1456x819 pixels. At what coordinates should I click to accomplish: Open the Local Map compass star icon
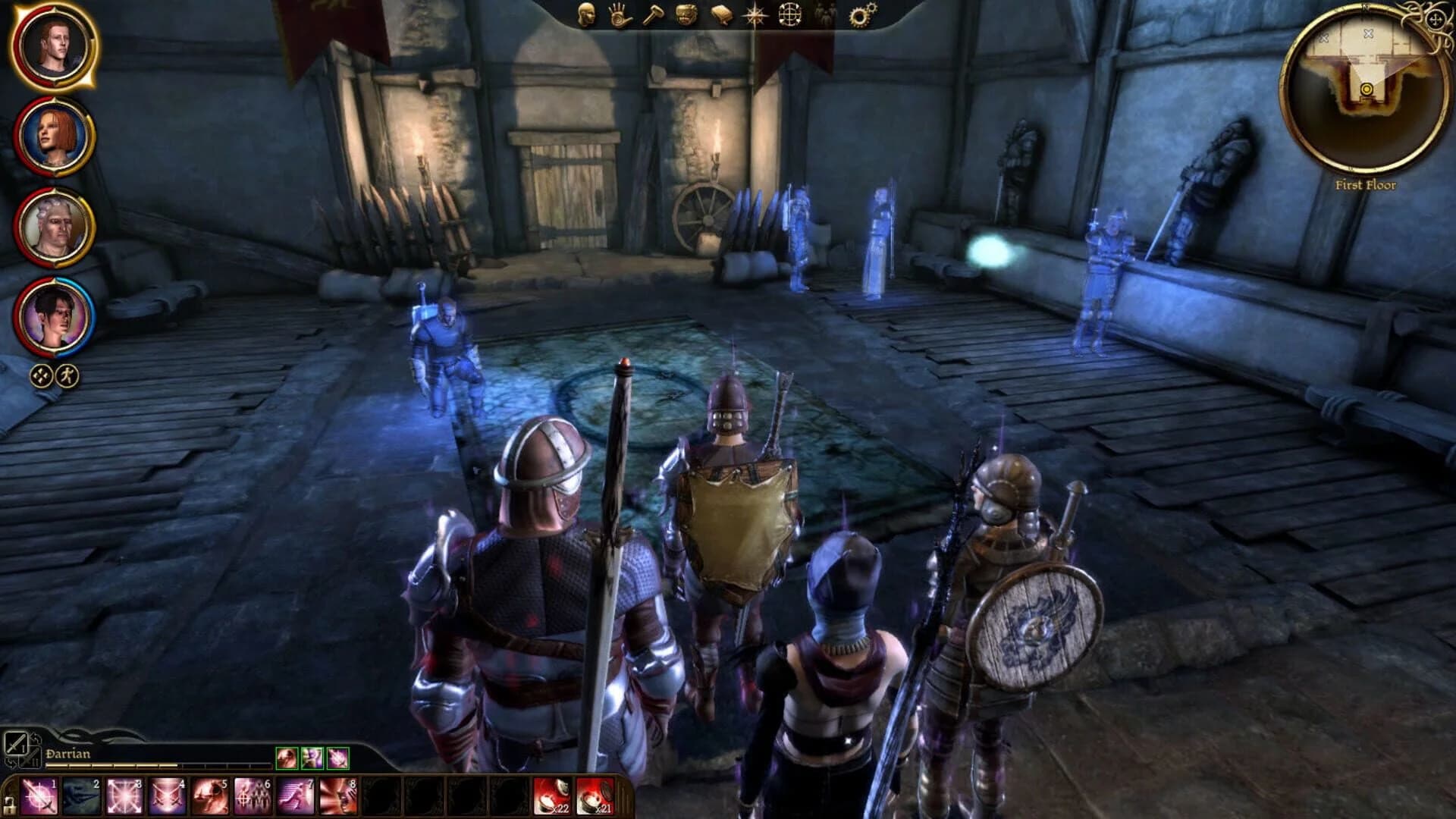click(x=756, y=17)
